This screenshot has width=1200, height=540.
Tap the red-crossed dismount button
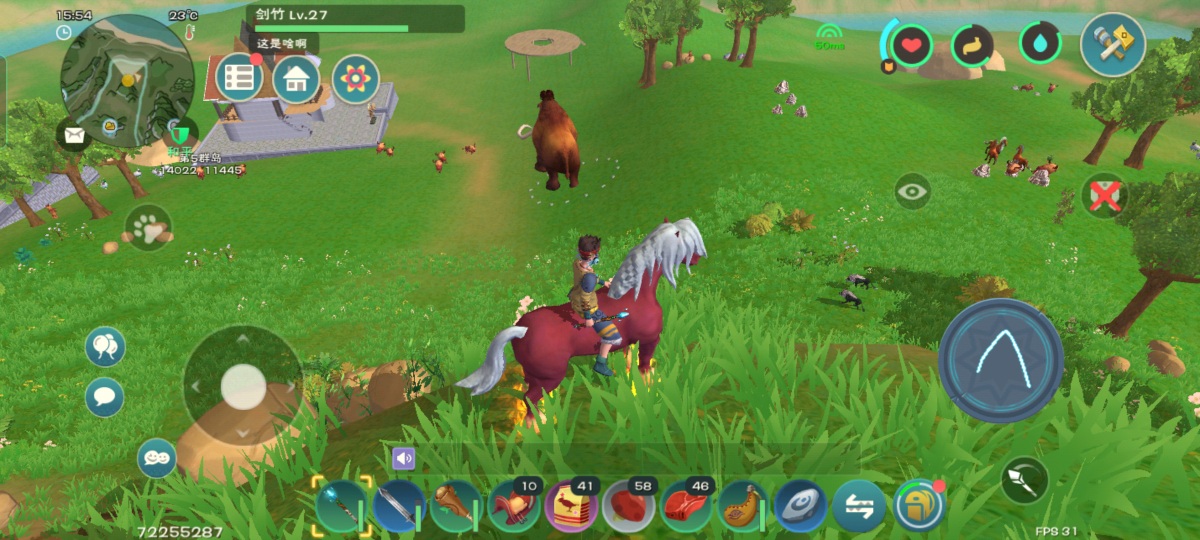coord(1104,196)
